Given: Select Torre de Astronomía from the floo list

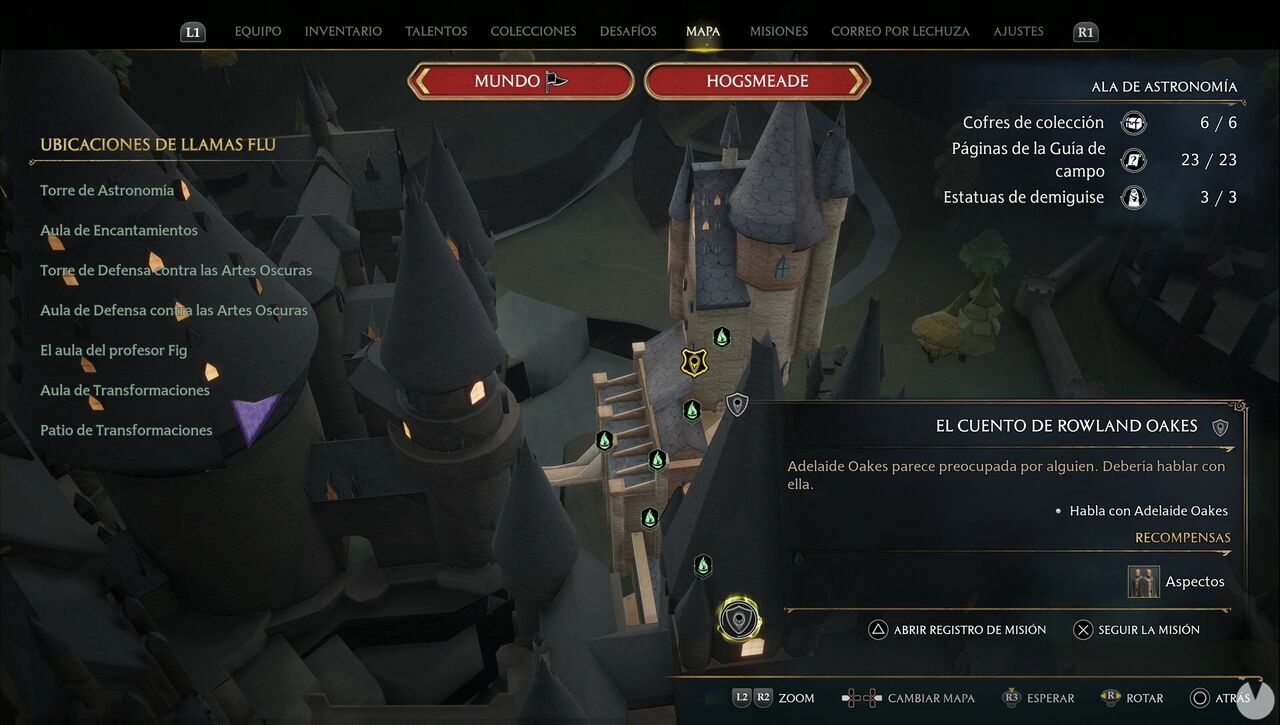Looking at the screenshot, I should coord(106,189).
